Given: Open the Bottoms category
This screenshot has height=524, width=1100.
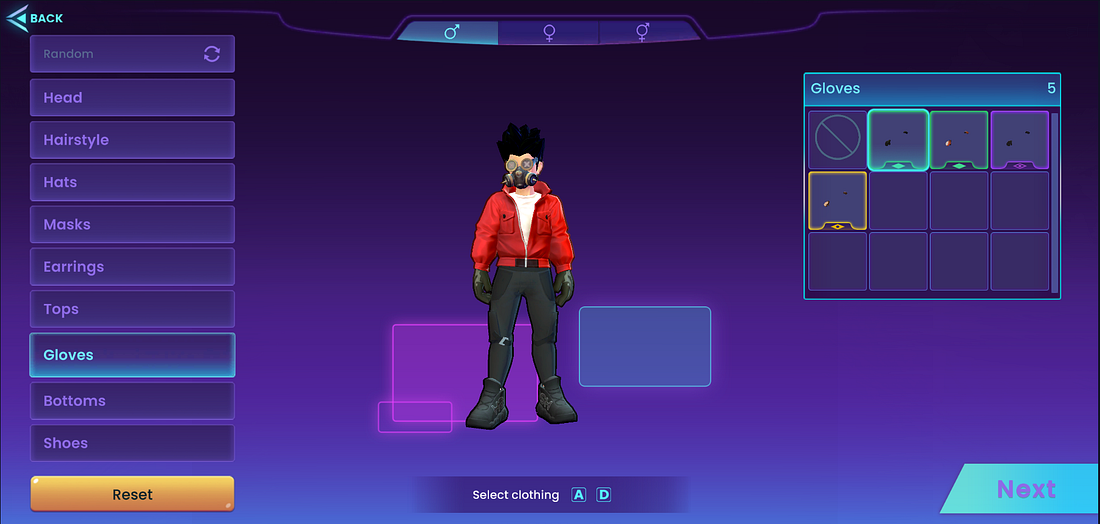Looking at the screenshot, I should (132, 401).
